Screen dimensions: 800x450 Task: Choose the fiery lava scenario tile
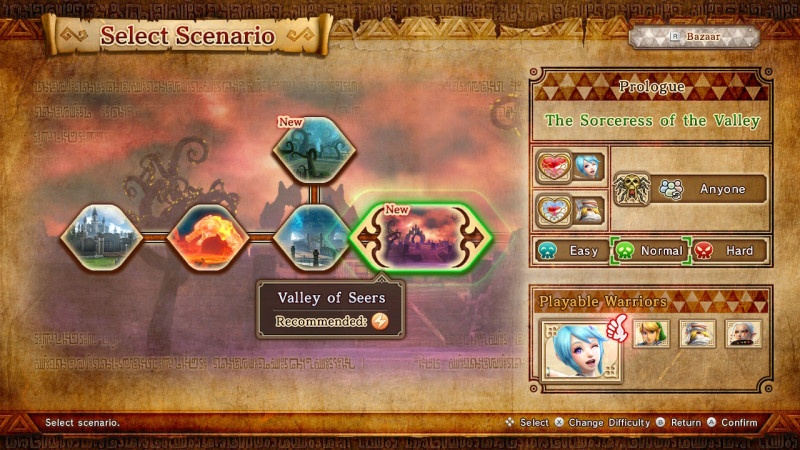point(206,238)
